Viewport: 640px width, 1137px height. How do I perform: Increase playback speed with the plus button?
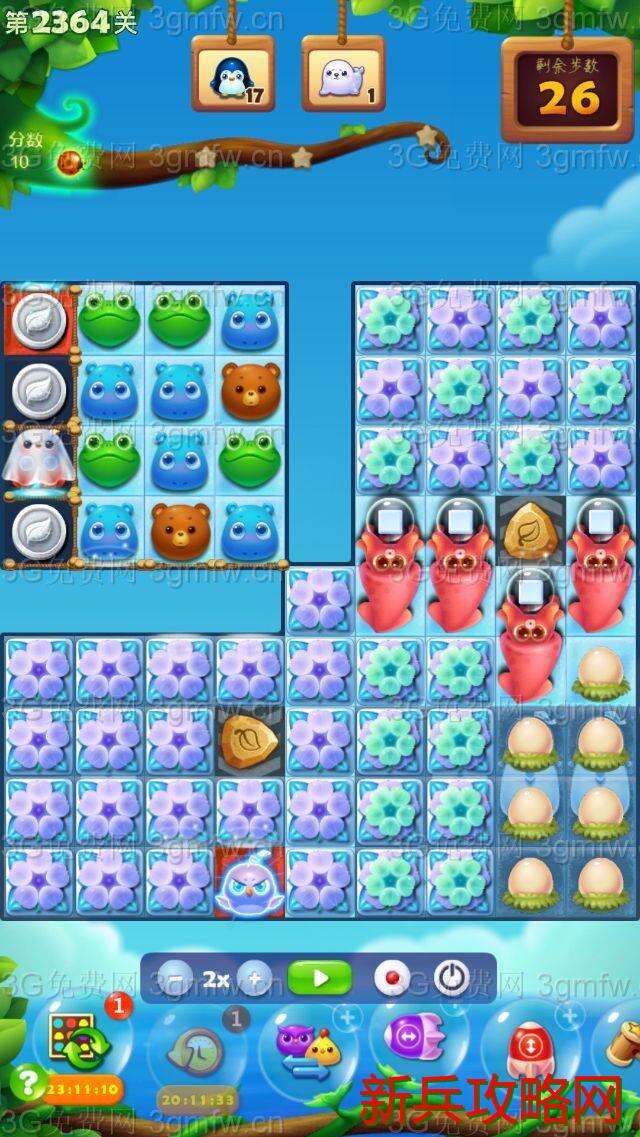coord(255,978)
